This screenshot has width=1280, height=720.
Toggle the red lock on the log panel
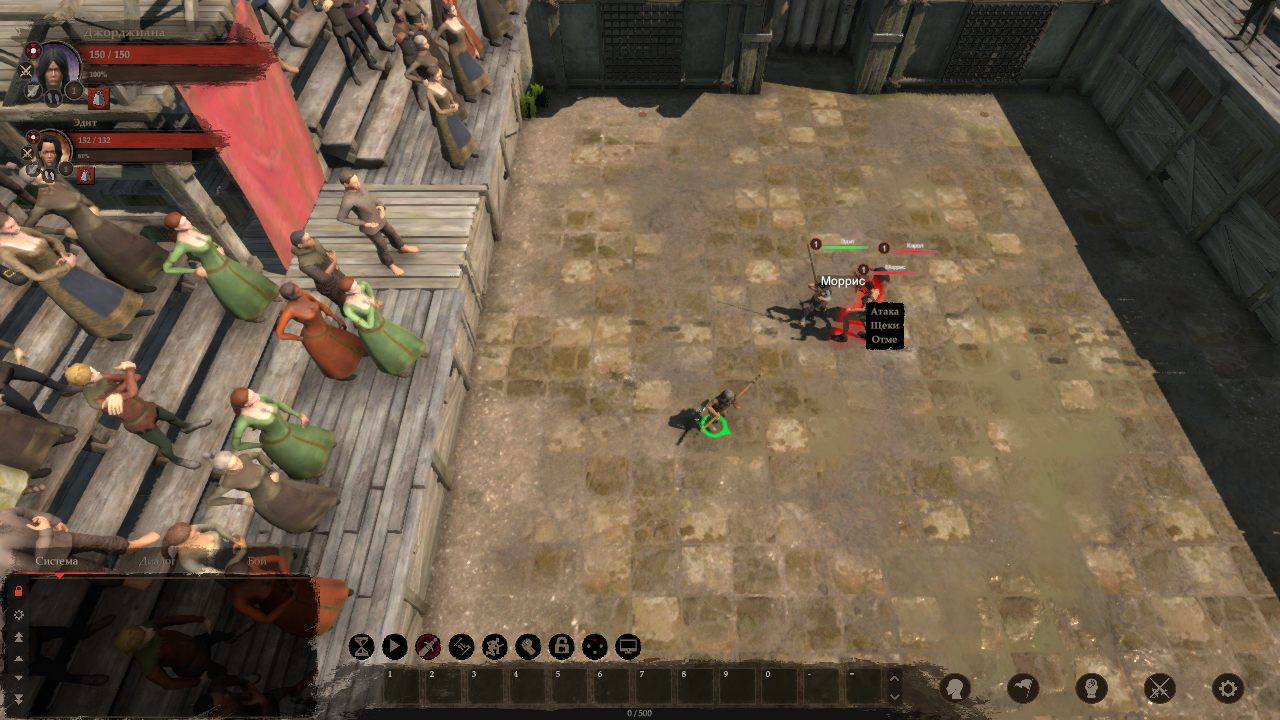[18, 591]
